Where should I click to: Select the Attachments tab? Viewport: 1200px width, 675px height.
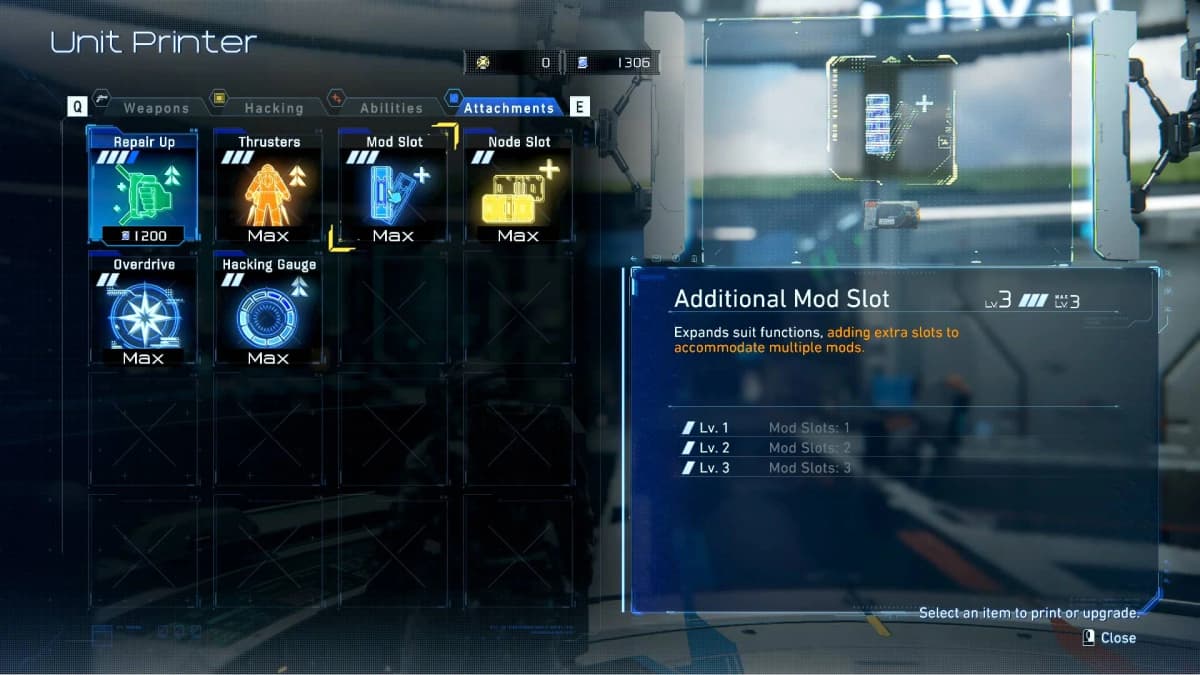point(508,108)
